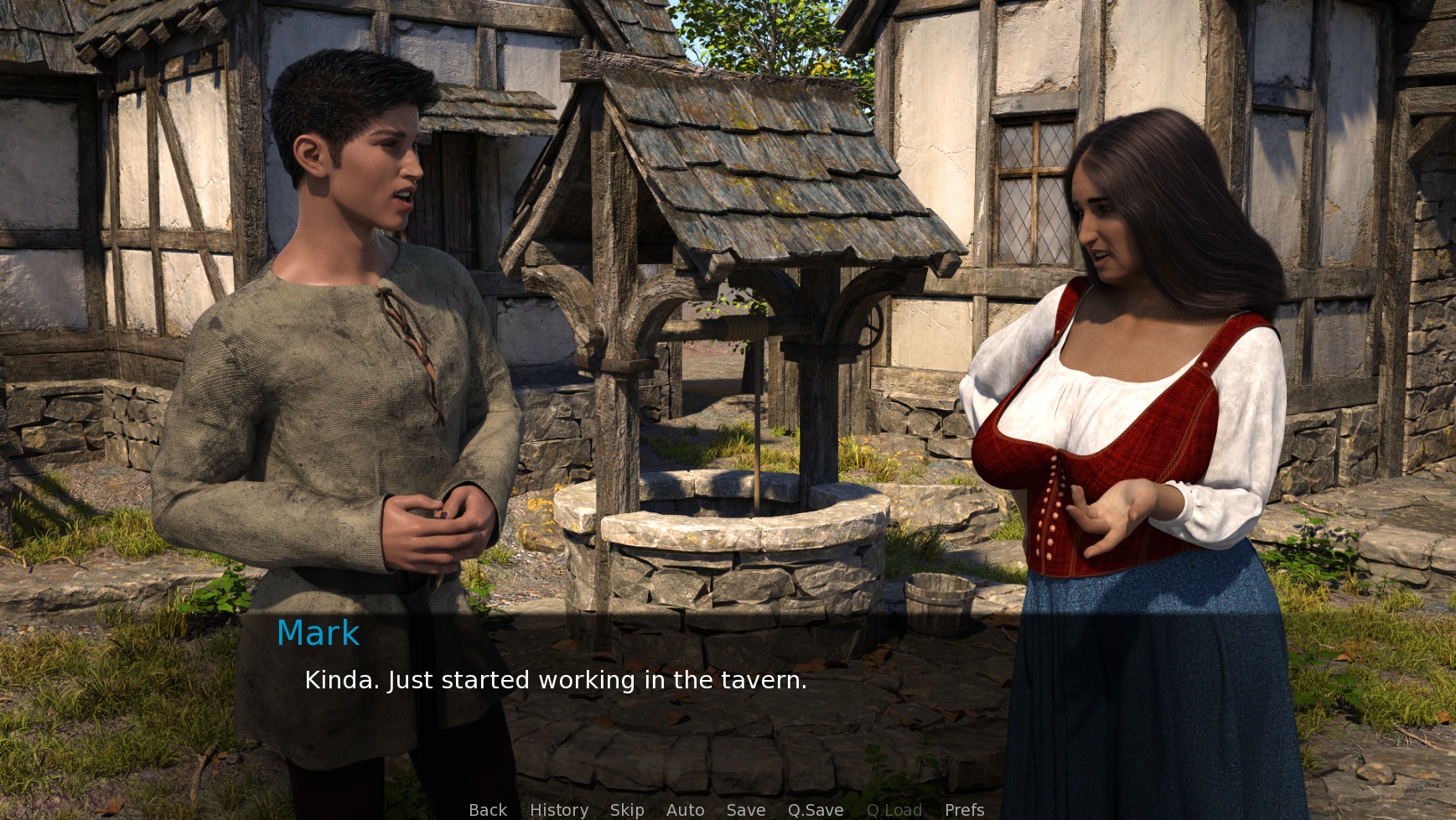Toggle Auto-advance mode

click(x=685, y=810)
